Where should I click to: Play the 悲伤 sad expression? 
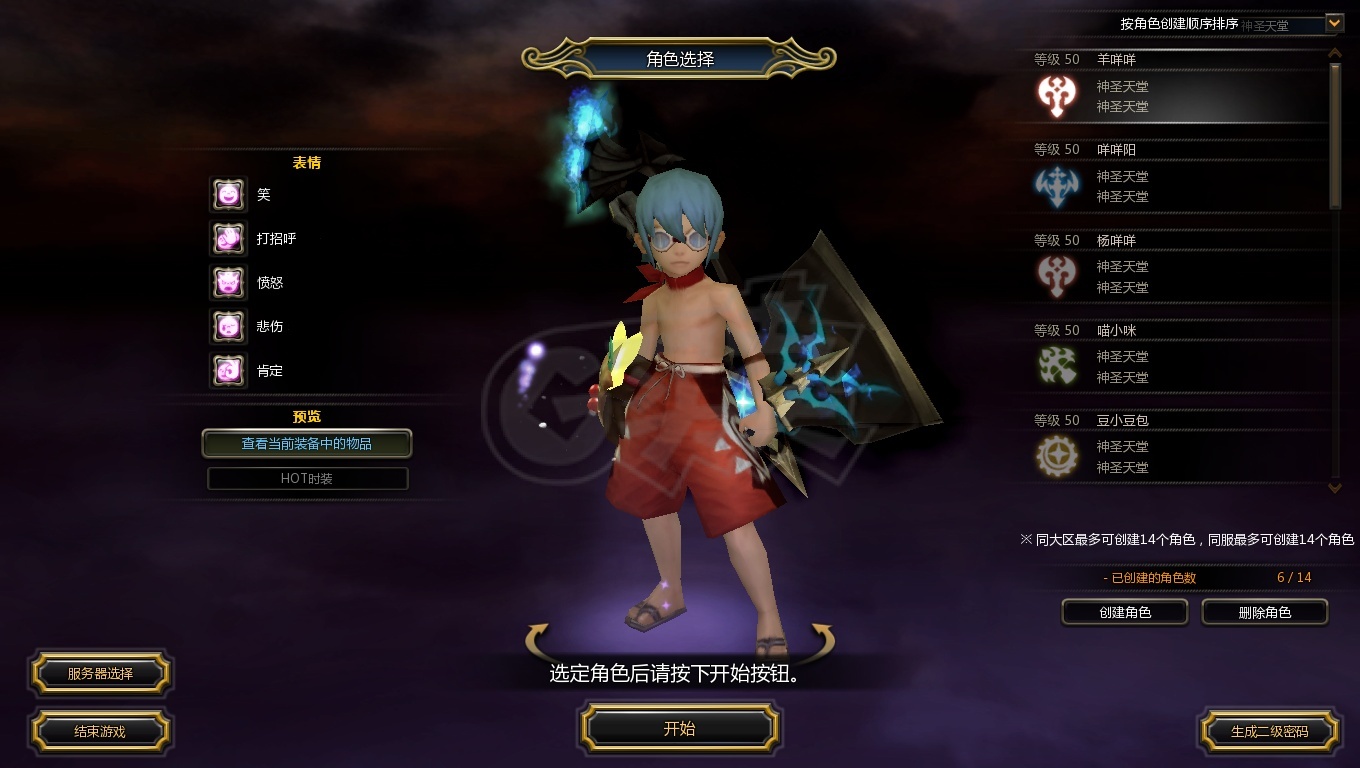coord(228,327)
